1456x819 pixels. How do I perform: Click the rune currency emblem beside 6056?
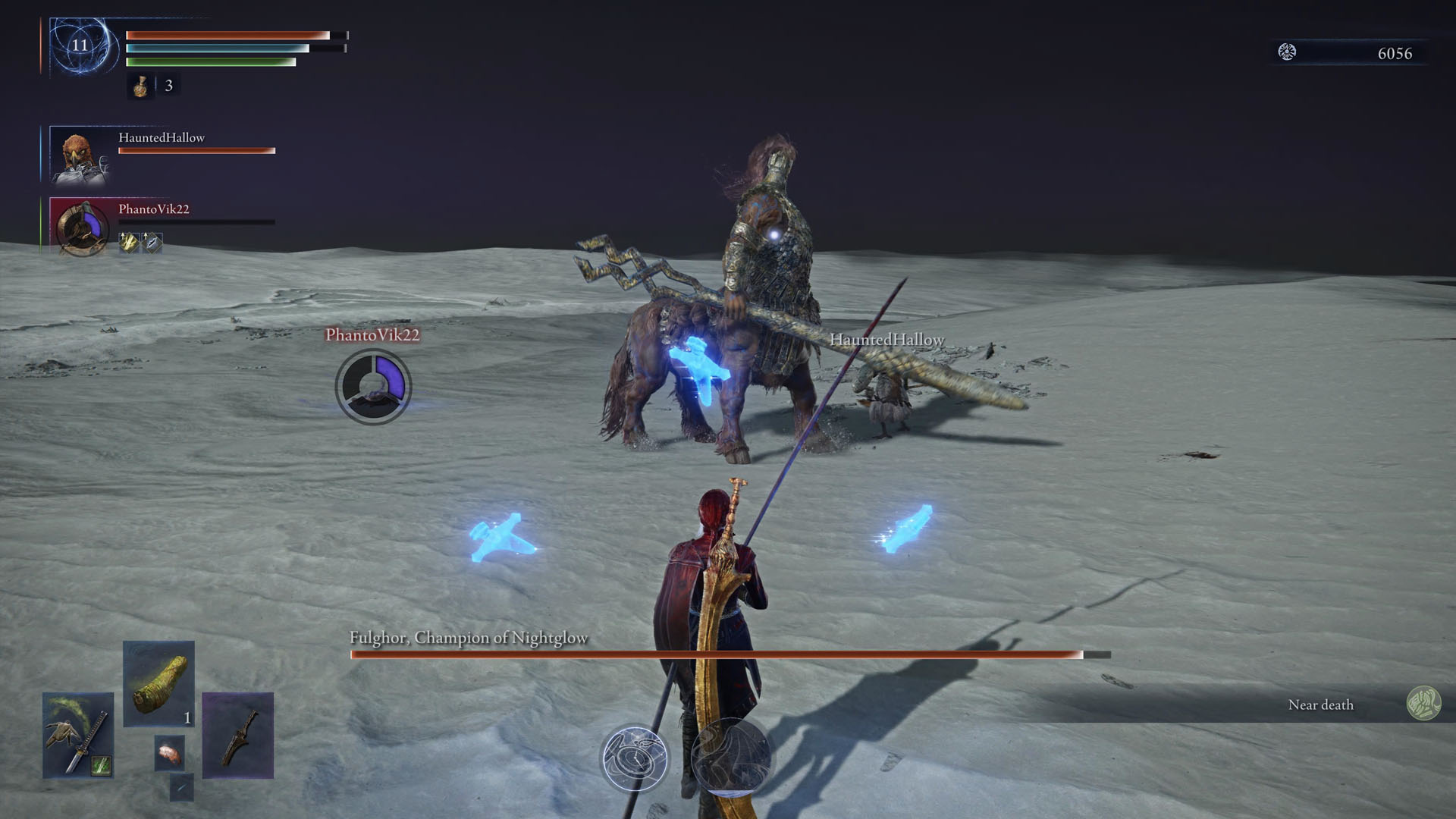tap(1287, 53)
